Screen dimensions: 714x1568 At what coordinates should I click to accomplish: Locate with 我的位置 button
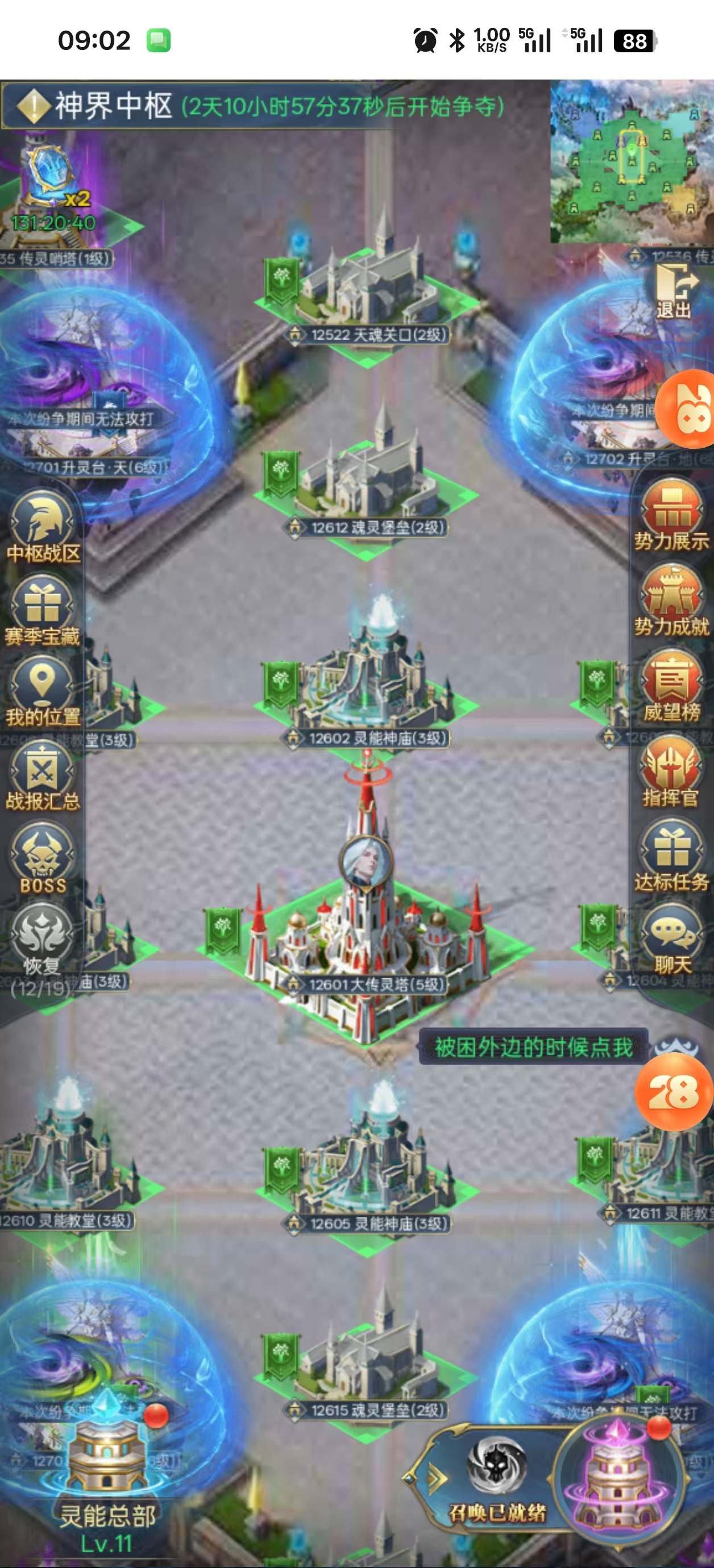click(x=43, y=690)
